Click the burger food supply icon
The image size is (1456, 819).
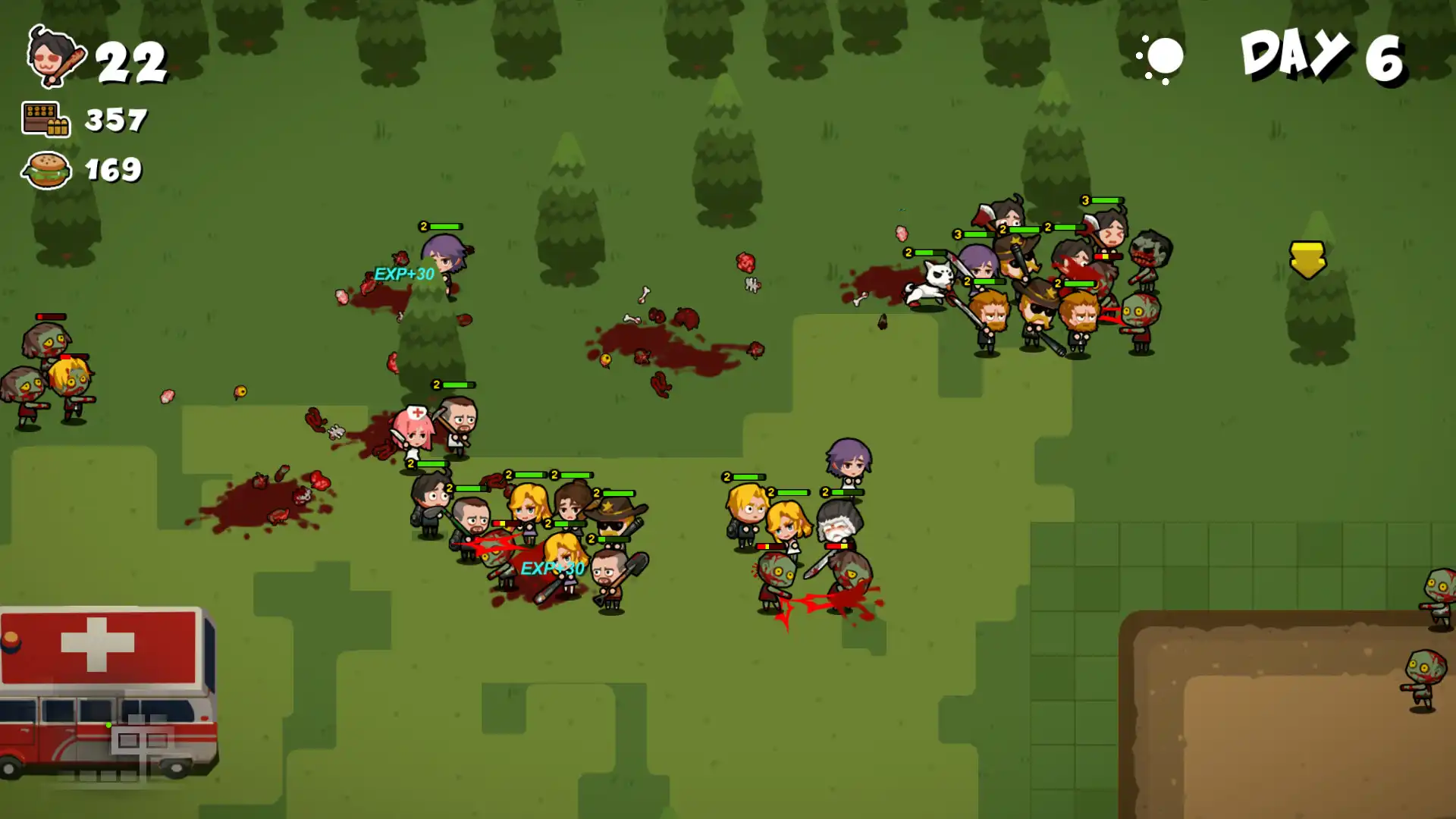coord(45,171)
